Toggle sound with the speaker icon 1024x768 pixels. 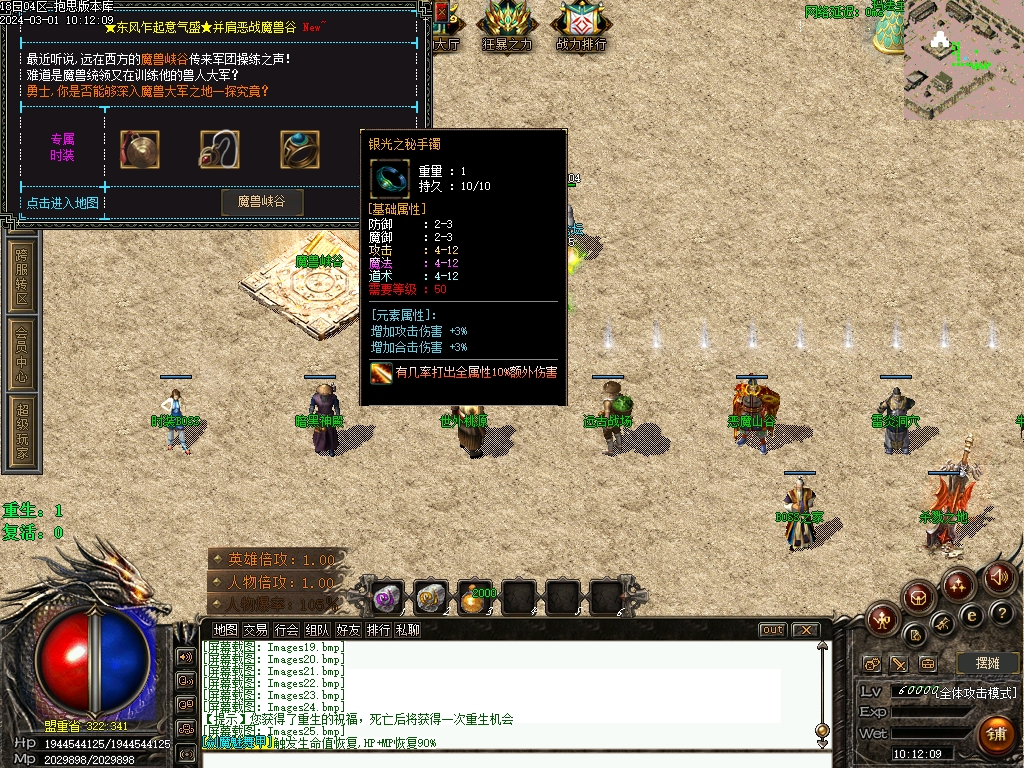click(998, 578)
